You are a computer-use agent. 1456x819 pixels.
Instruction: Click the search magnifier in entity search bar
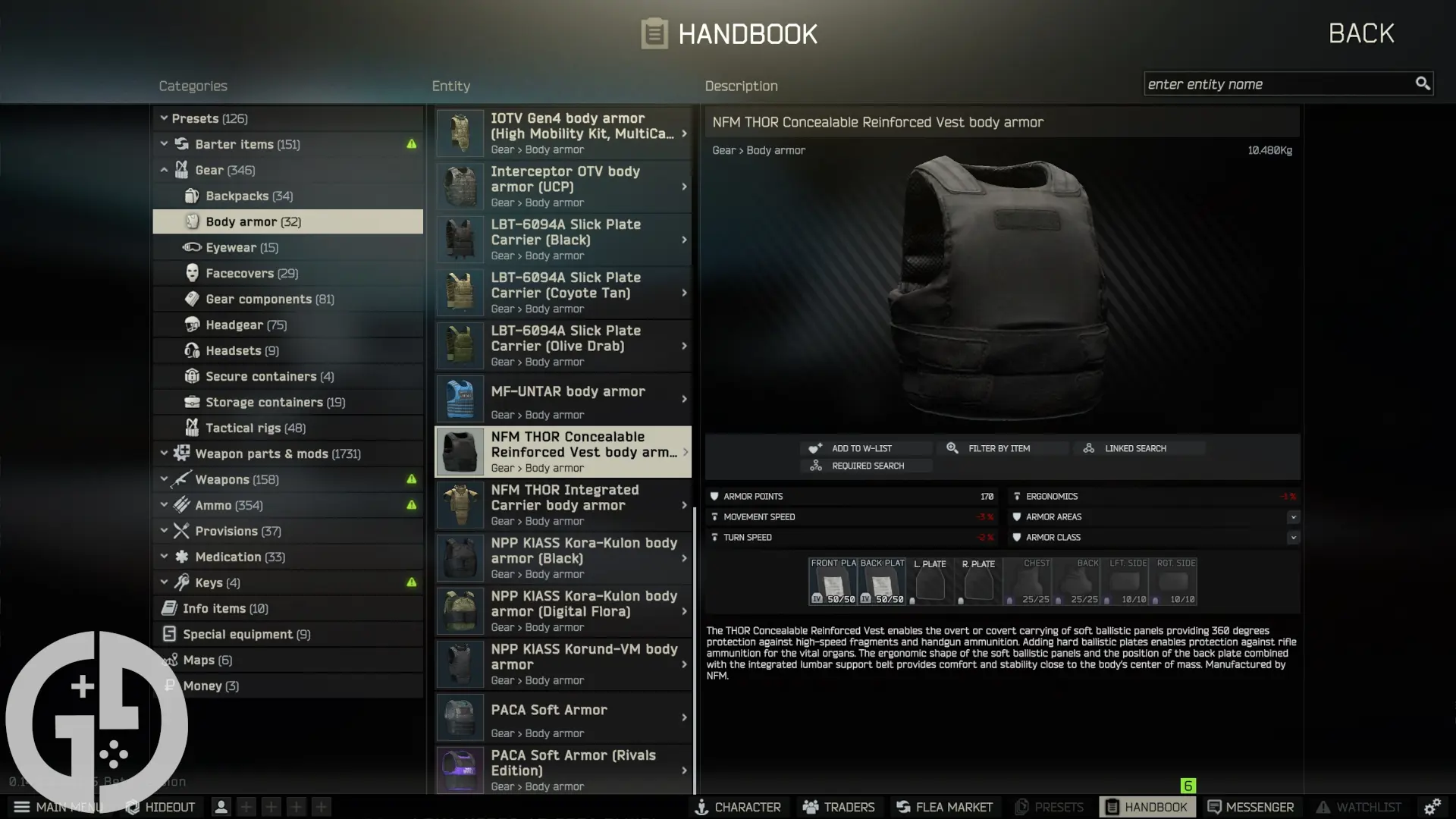click(1423, 83)
